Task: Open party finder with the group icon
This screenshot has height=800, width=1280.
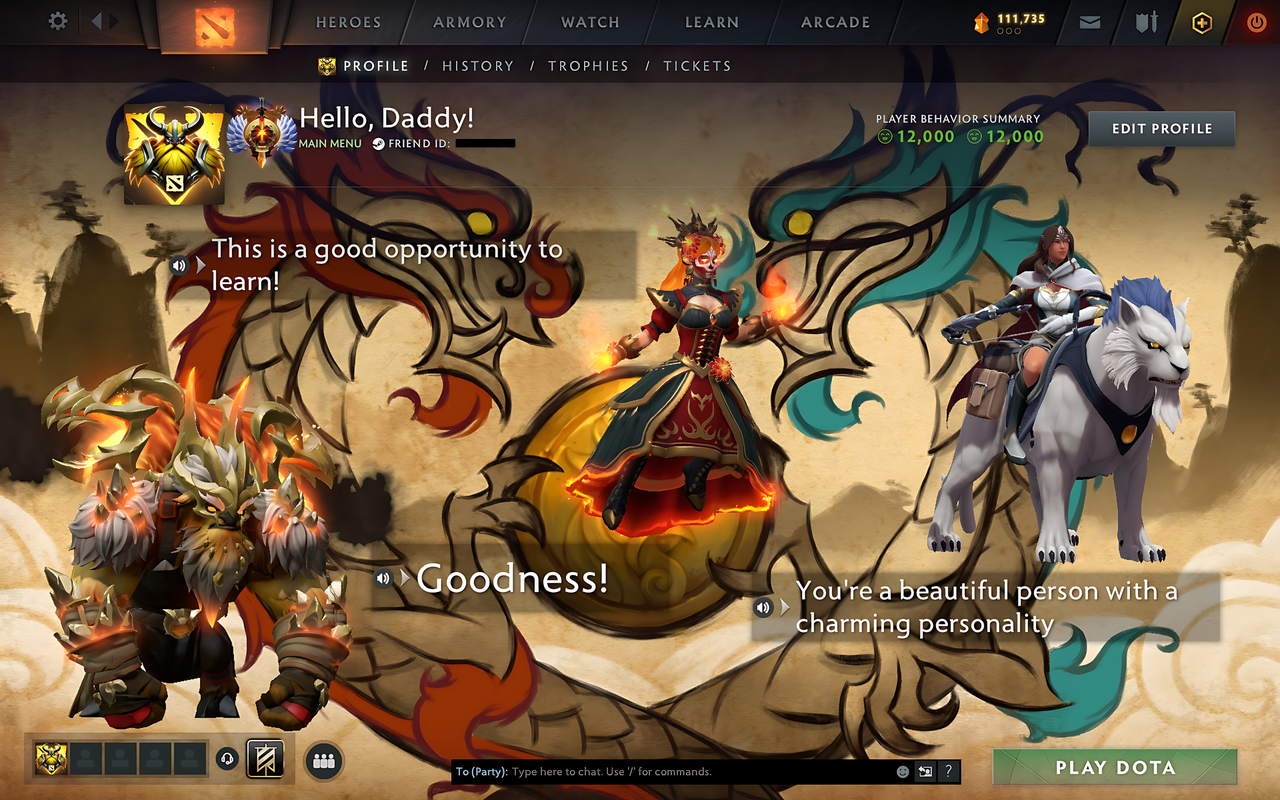Action: pyautogui.click(x=322, y=761)
